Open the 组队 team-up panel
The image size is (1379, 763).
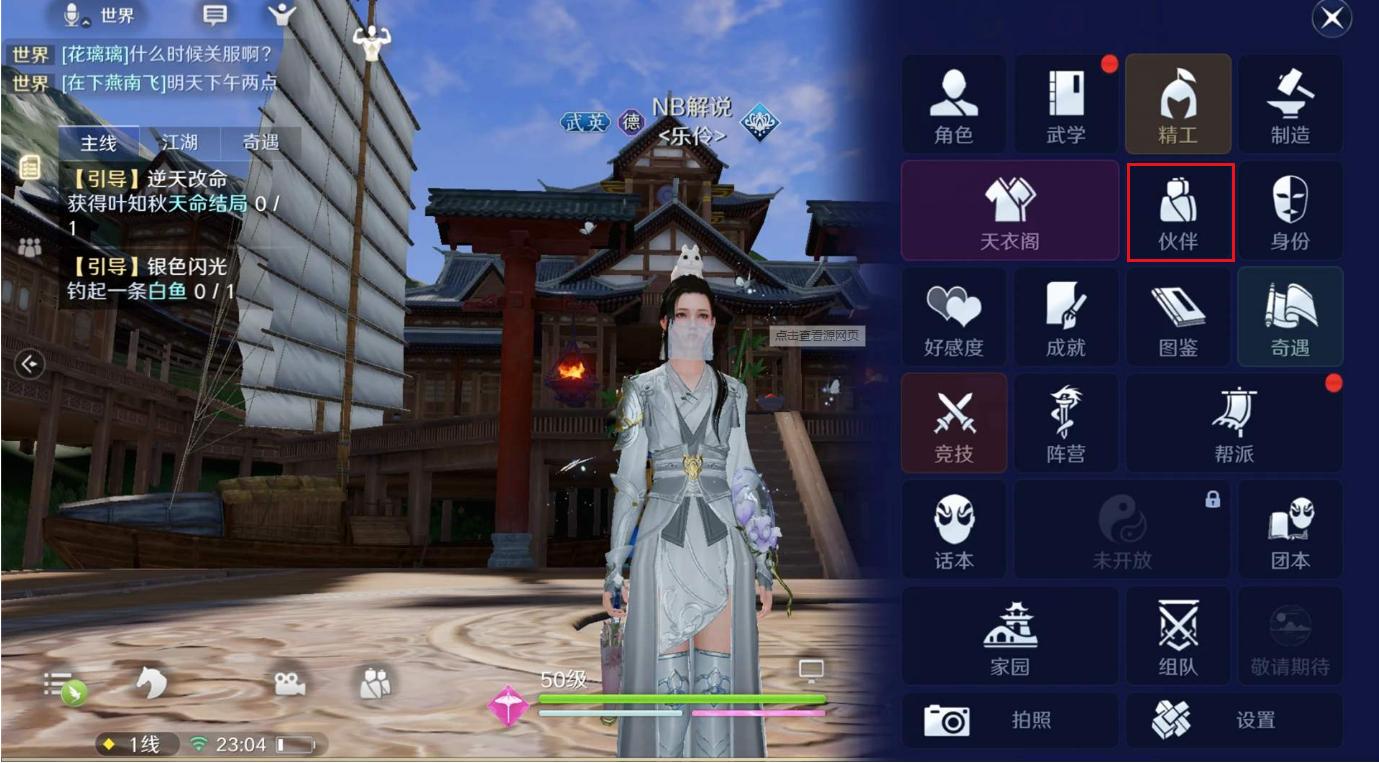pyautogui.click(x=1178, y=635)
